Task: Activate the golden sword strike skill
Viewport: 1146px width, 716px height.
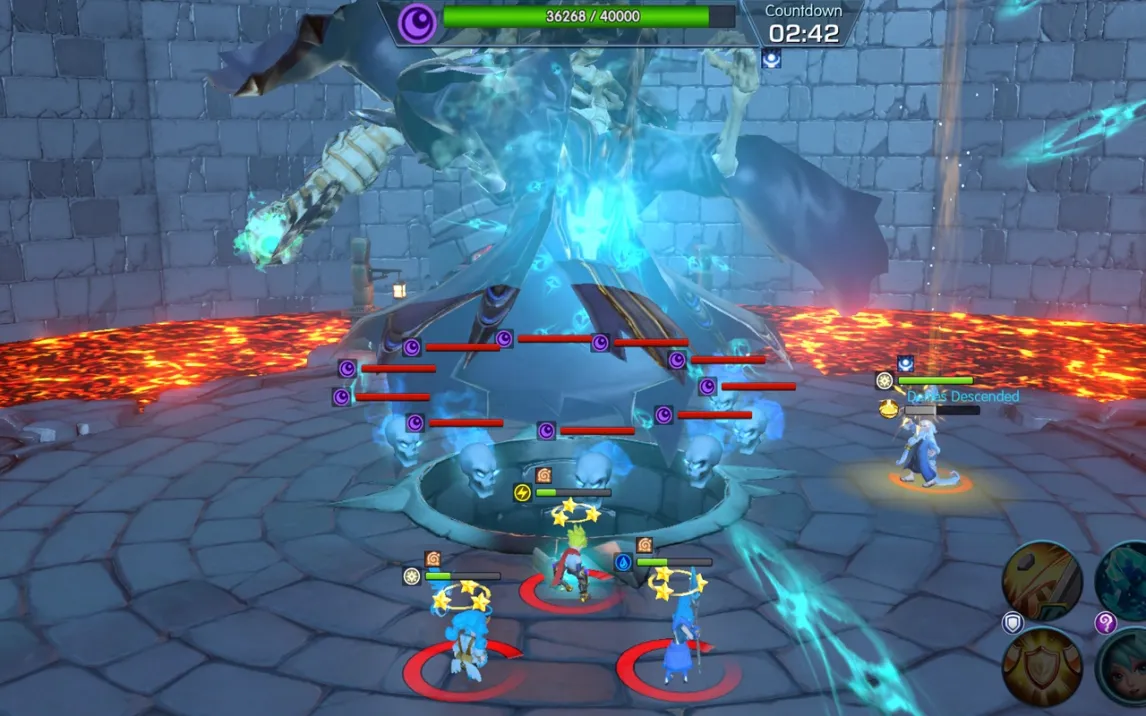Action: click(x=1042, y=579)
